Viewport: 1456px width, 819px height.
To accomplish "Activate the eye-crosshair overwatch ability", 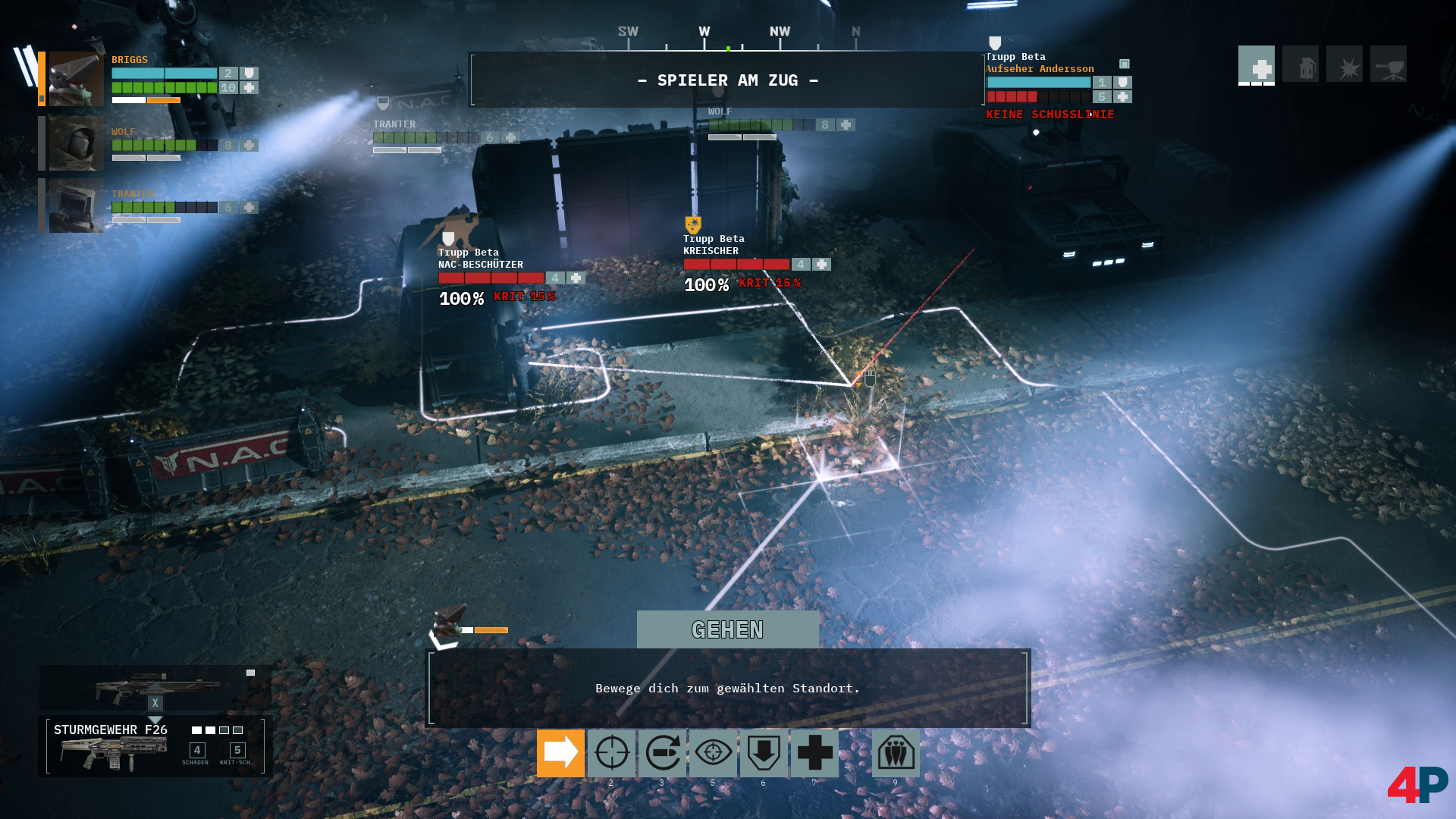I will [x=713, y=753].
